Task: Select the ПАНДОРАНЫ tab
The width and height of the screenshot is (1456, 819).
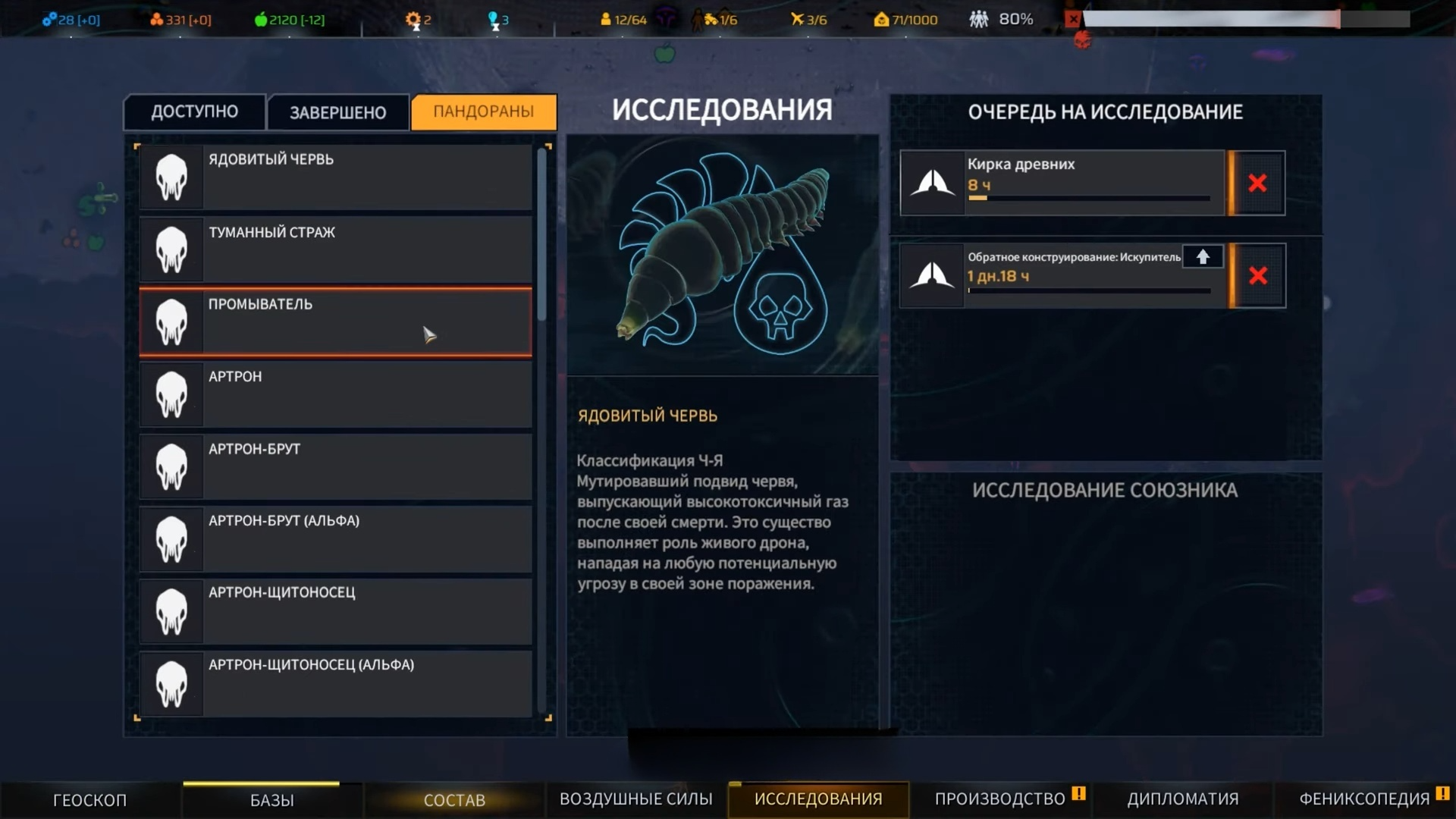Action: pyautogui.click(x=483, y=112)
